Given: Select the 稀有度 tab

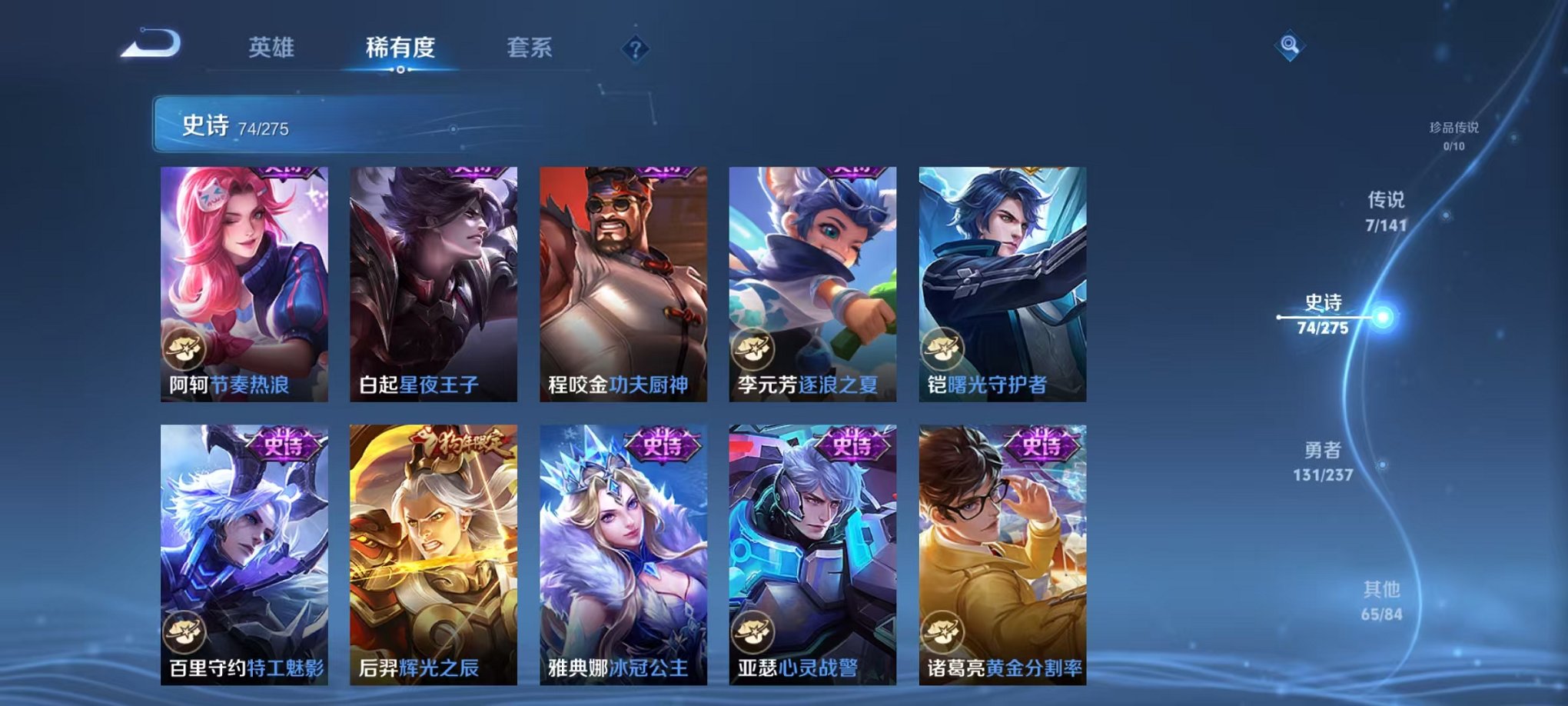Looking at the screenshot, I should point(400,48).
